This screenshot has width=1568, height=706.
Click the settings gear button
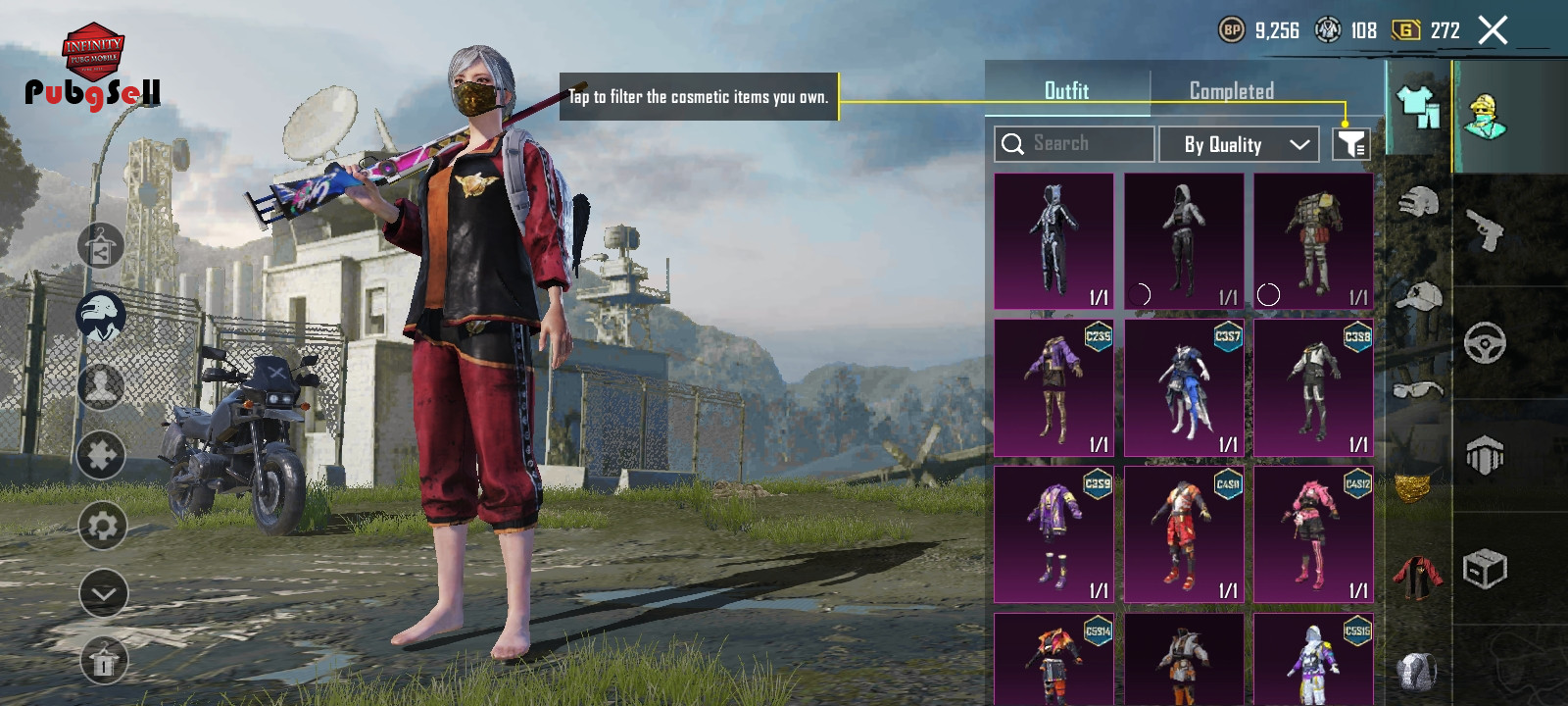tap(102, 526)
